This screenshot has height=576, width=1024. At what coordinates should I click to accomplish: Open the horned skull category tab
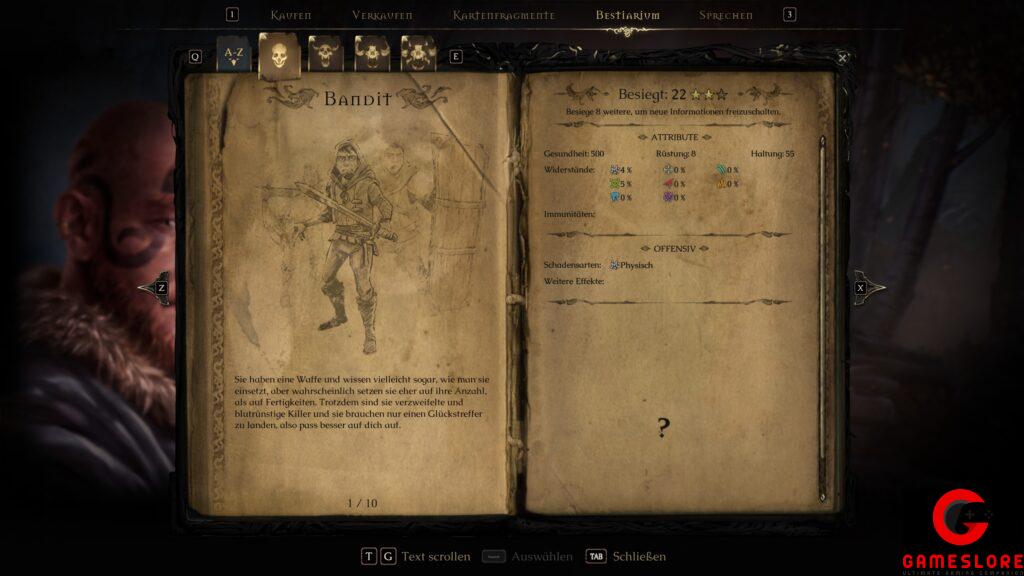[326, 54]
